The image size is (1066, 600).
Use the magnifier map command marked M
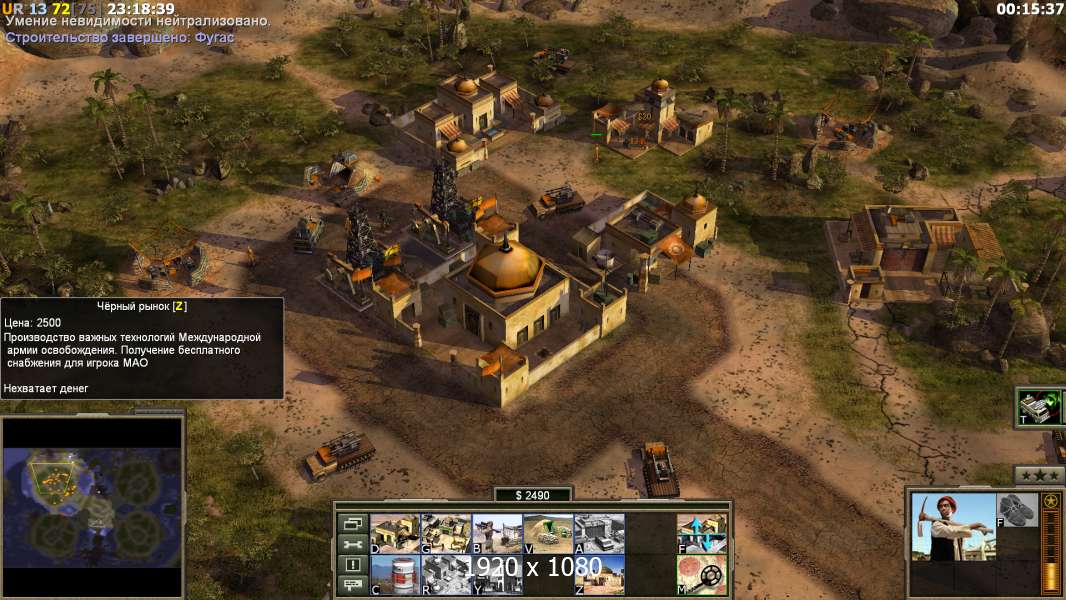tap(702, 573)
